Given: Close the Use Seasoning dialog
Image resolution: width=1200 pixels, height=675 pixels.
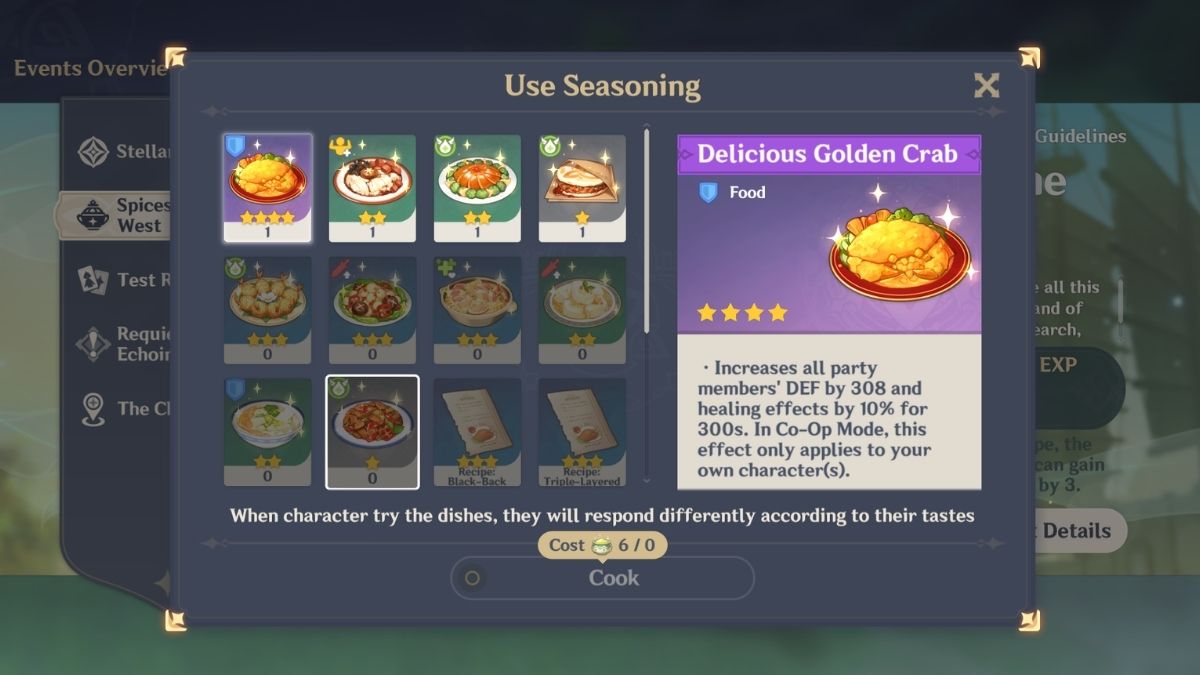Looking at the screenshot, I should point(986,86).
